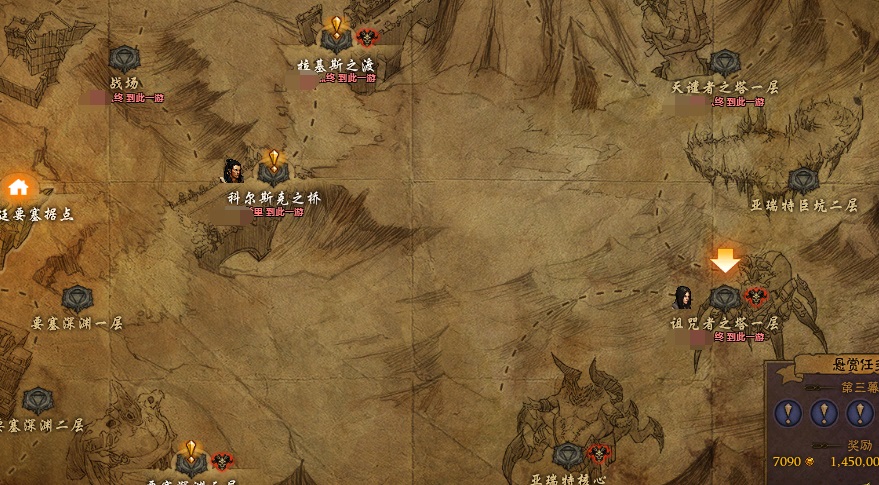Viewport: 879px width, 485px height.
Task: Select the 桂基斯之渡 waypoint marker
Action: pos(336,40)
